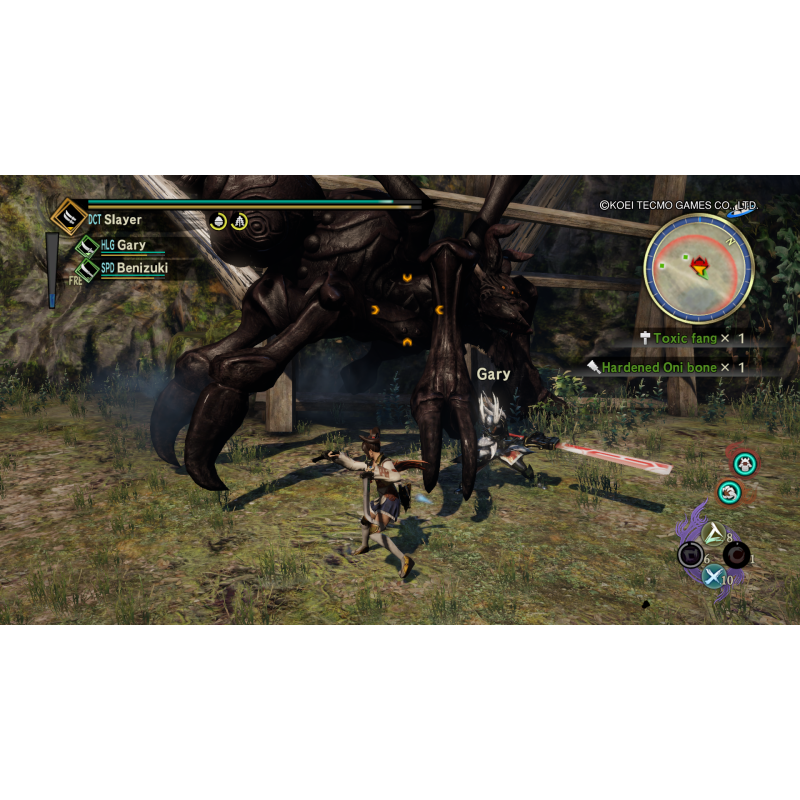Image resolution: width=800 pixels, height=800 pixels.
Task: Click the circular minimap
Action: tap(698, 268)
